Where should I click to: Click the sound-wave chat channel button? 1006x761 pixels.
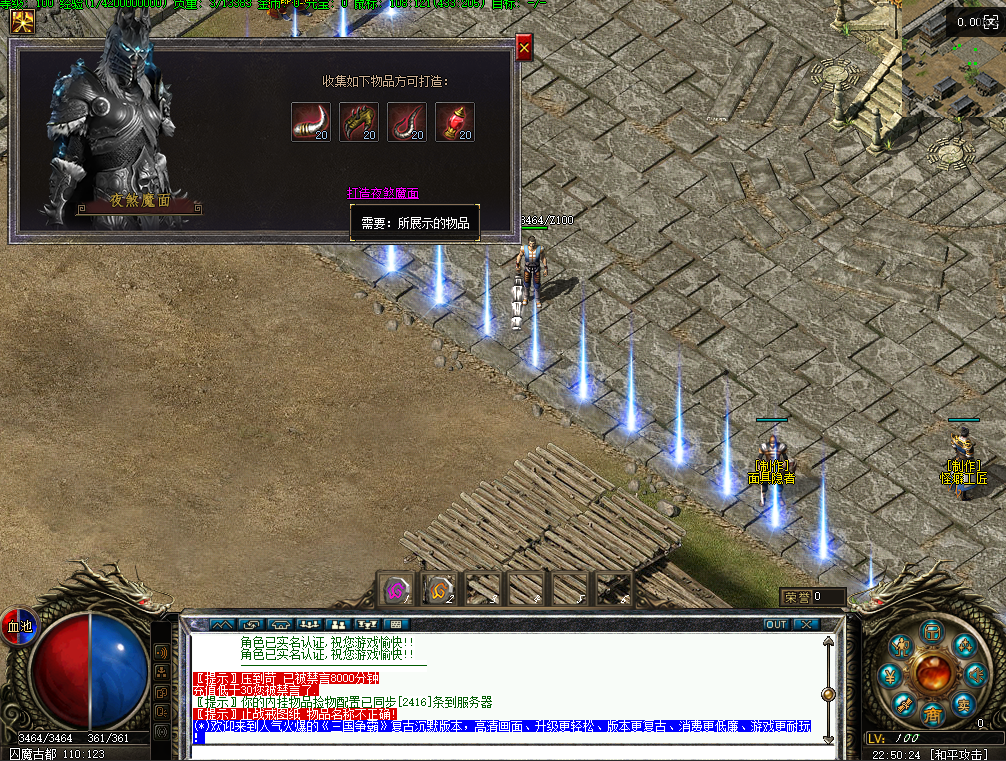tap(160, 652)
